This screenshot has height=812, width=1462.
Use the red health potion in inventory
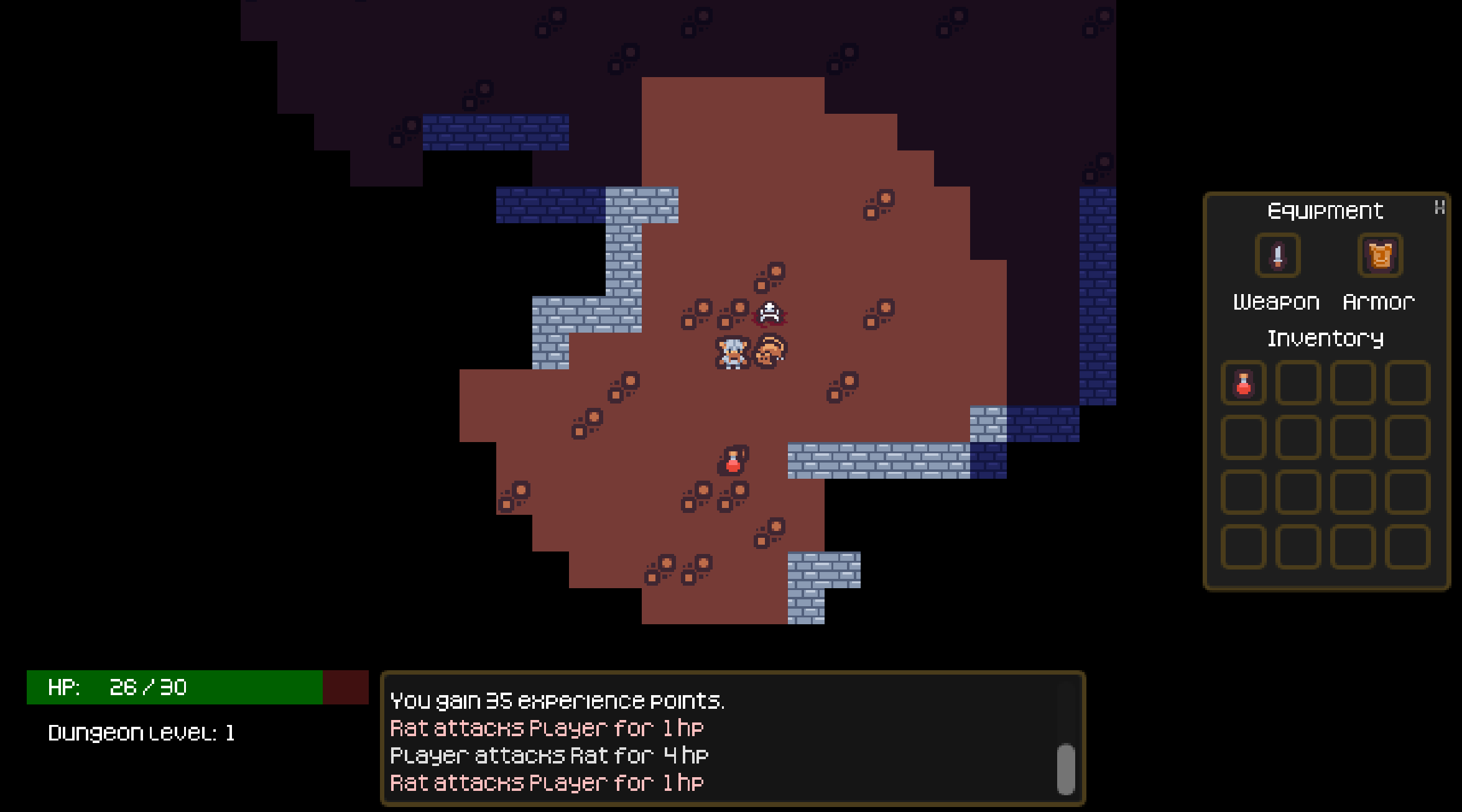pyautogui.click(x=1243, y=383)
